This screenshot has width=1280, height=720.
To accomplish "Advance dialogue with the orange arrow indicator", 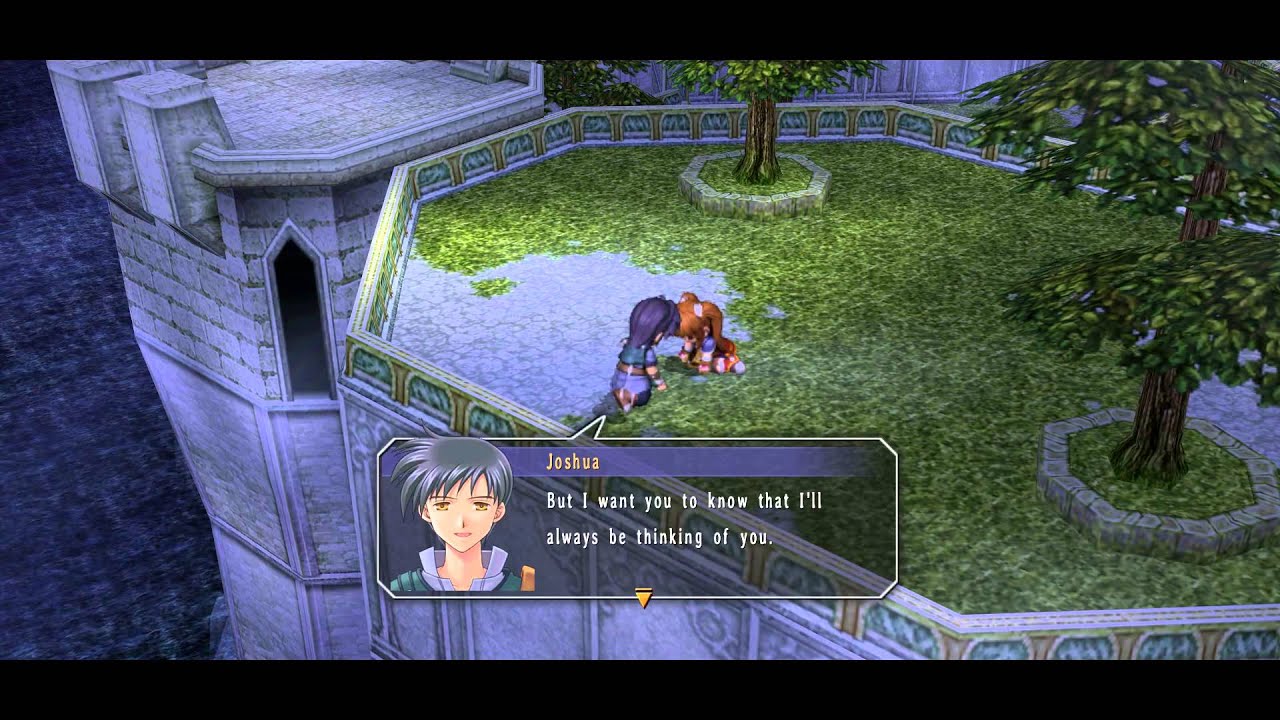I will [644, 598].
